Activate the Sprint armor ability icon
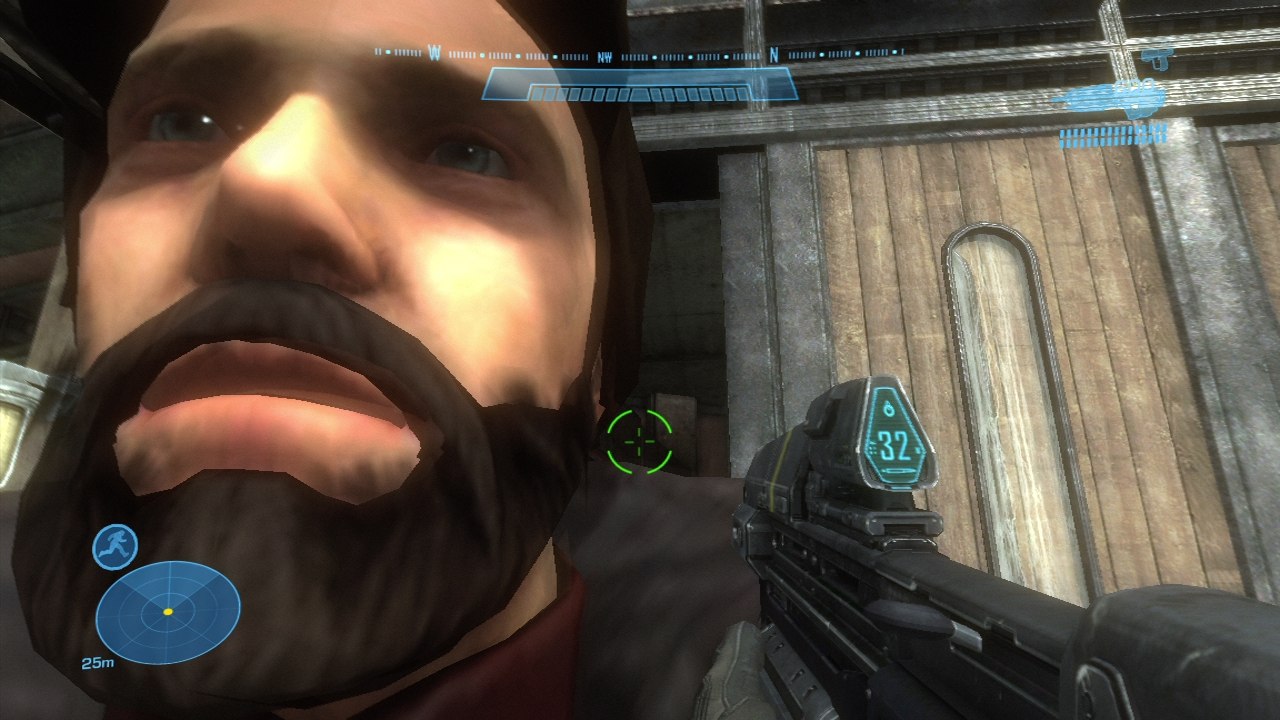 (x=115, y=547)
